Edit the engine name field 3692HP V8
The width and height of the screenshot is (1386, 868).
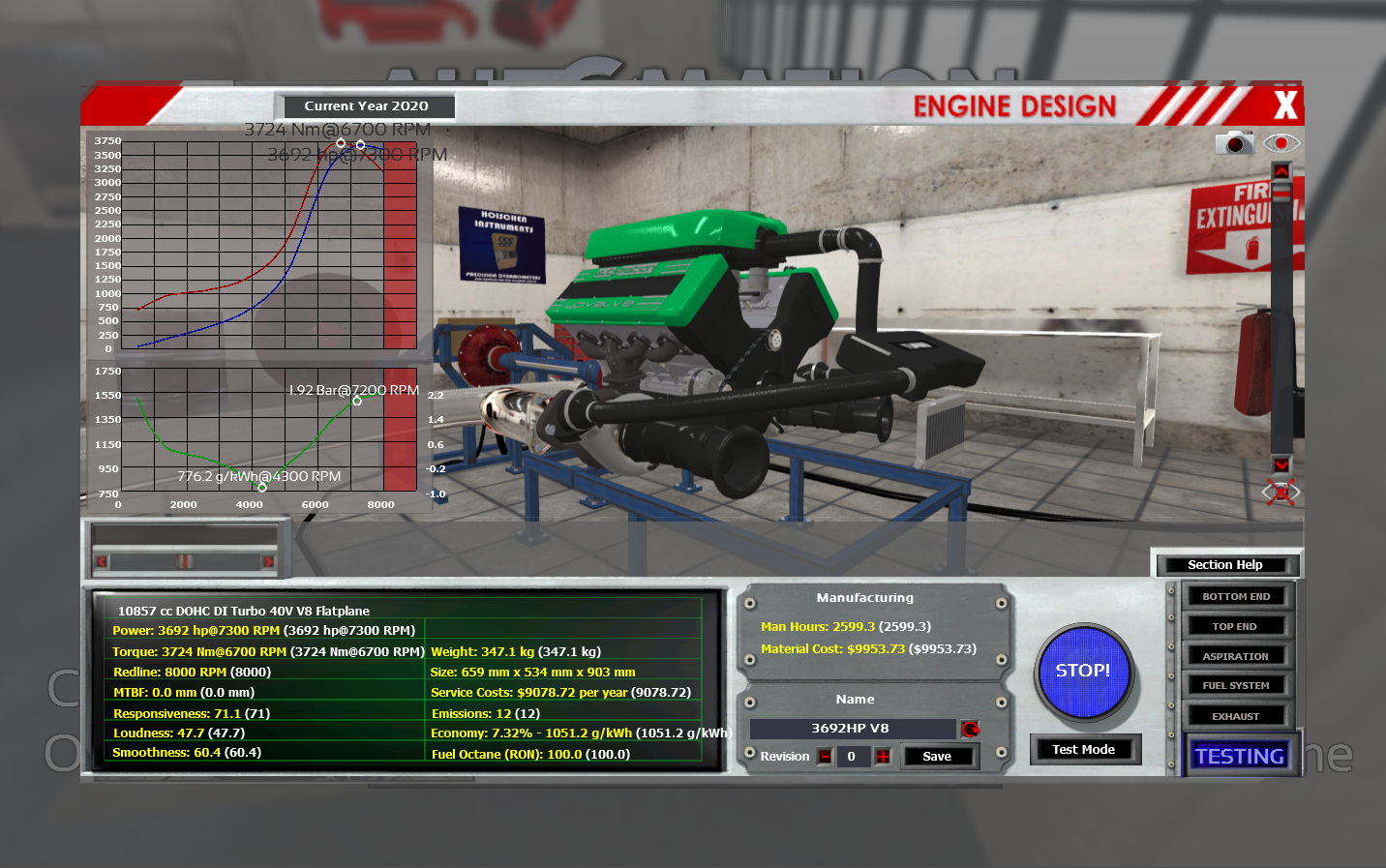[x=850, y=729]
